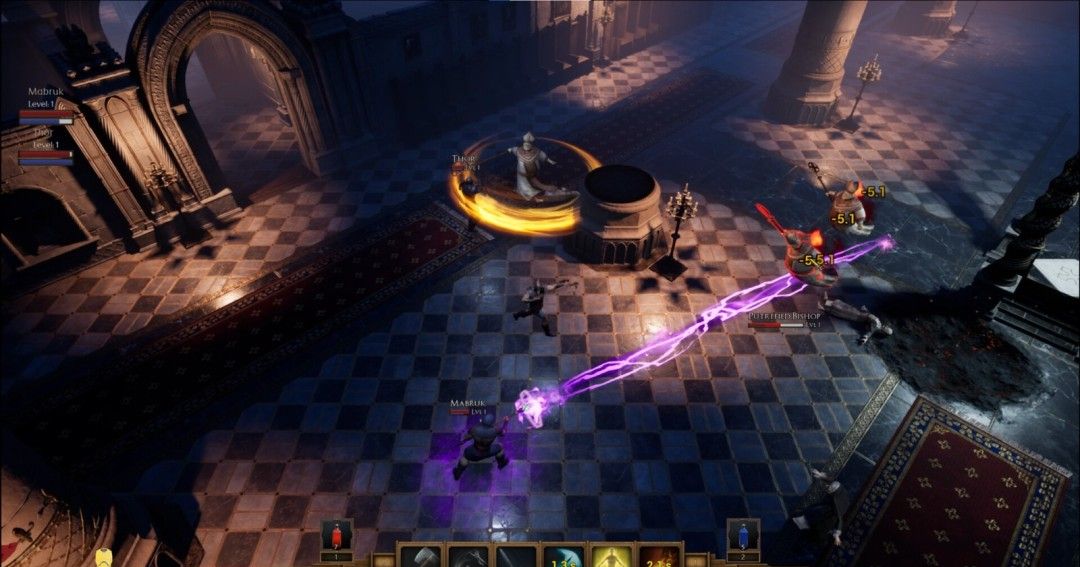Activate the teal crescent ability on cooldown
The width and height of the screenshot is (1080, 567).
click(563, 557)
